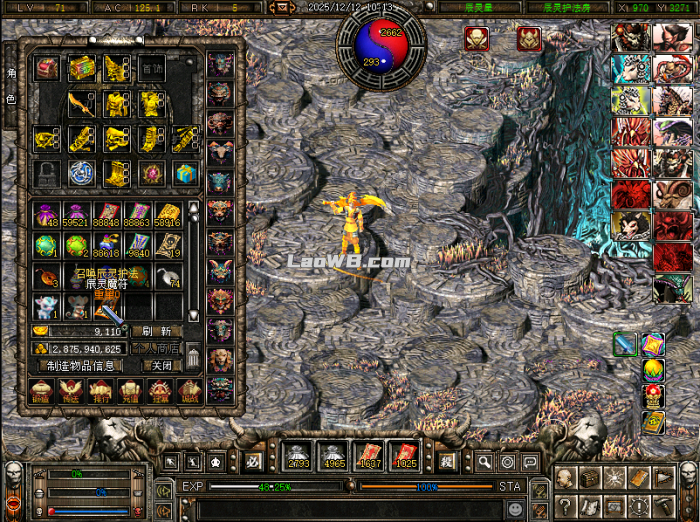
Task: Open 制造物品信息 crafting info
Action: tap(81, 365)
